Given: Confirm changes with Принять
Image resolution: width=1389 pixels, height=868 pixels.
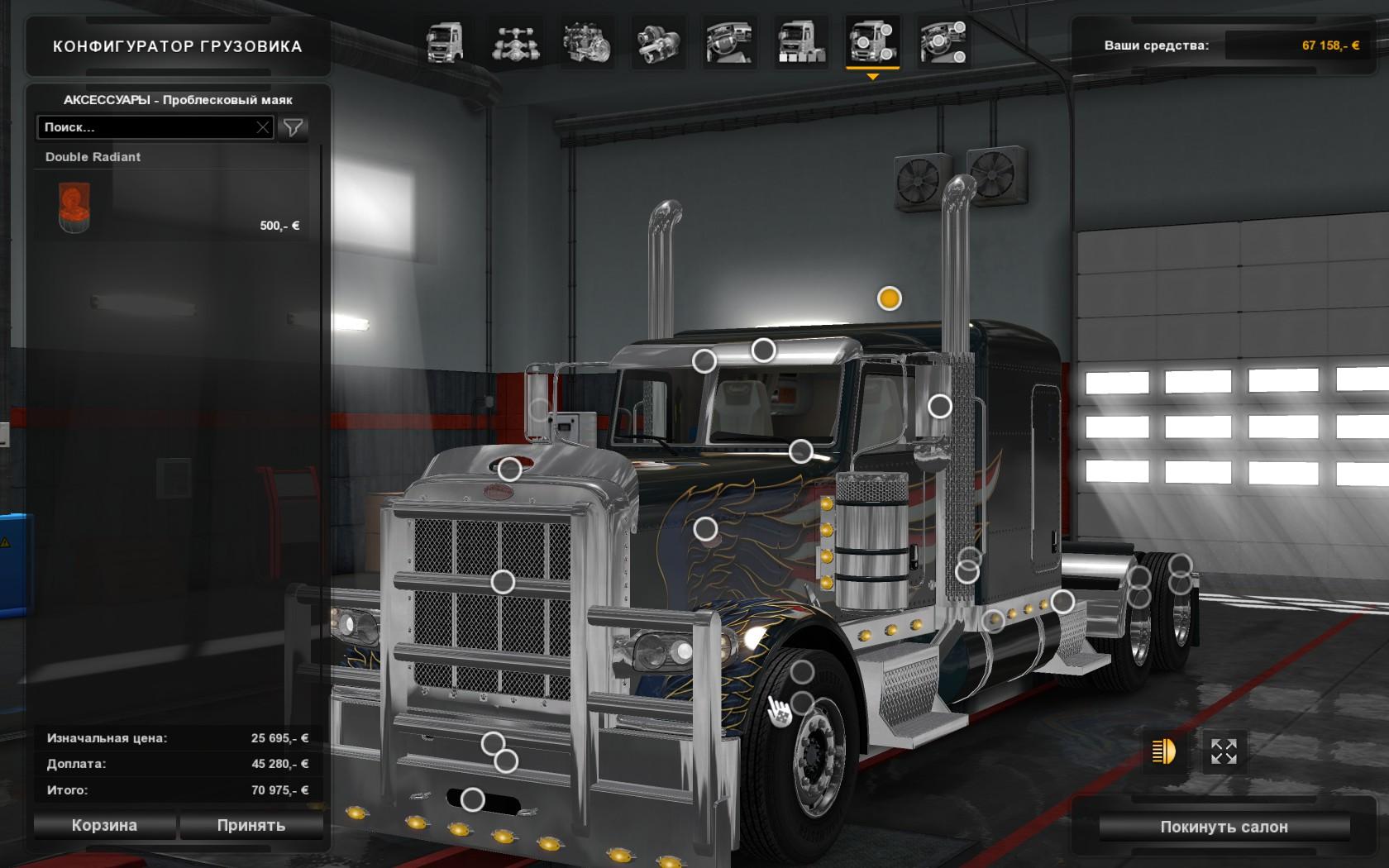Looking at the screenshot, I should pyautogui.click(x=251, y=825).
